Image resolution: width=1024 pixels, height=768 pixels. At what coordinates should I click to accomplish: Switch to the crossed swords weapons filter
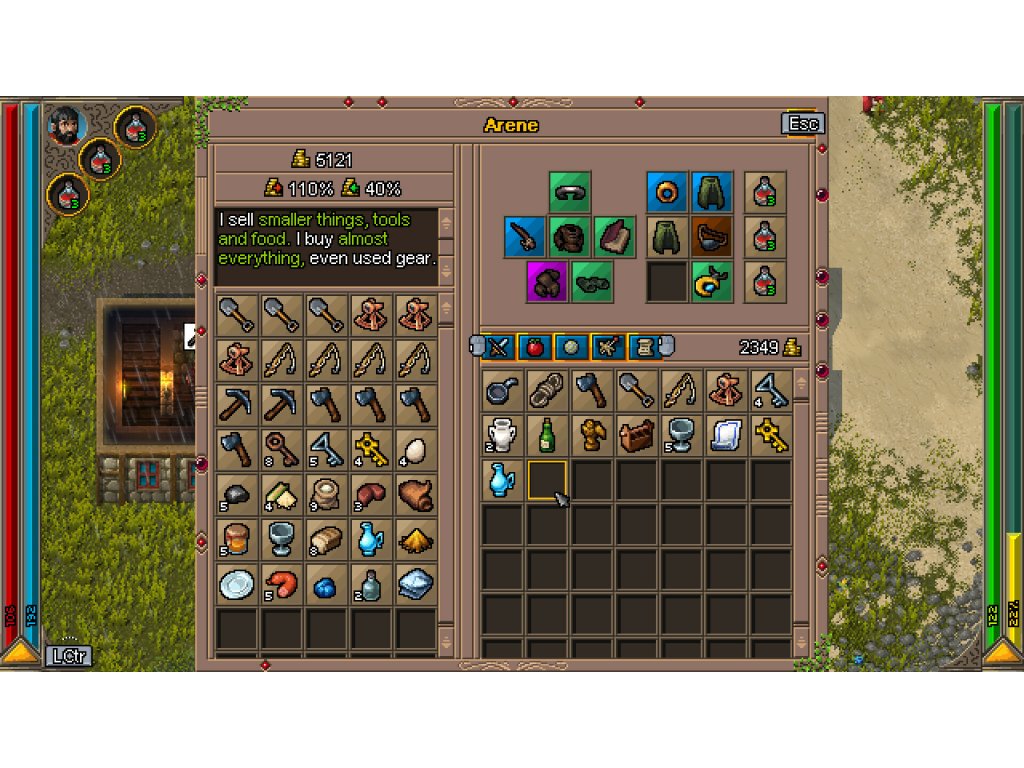point(499,347)
